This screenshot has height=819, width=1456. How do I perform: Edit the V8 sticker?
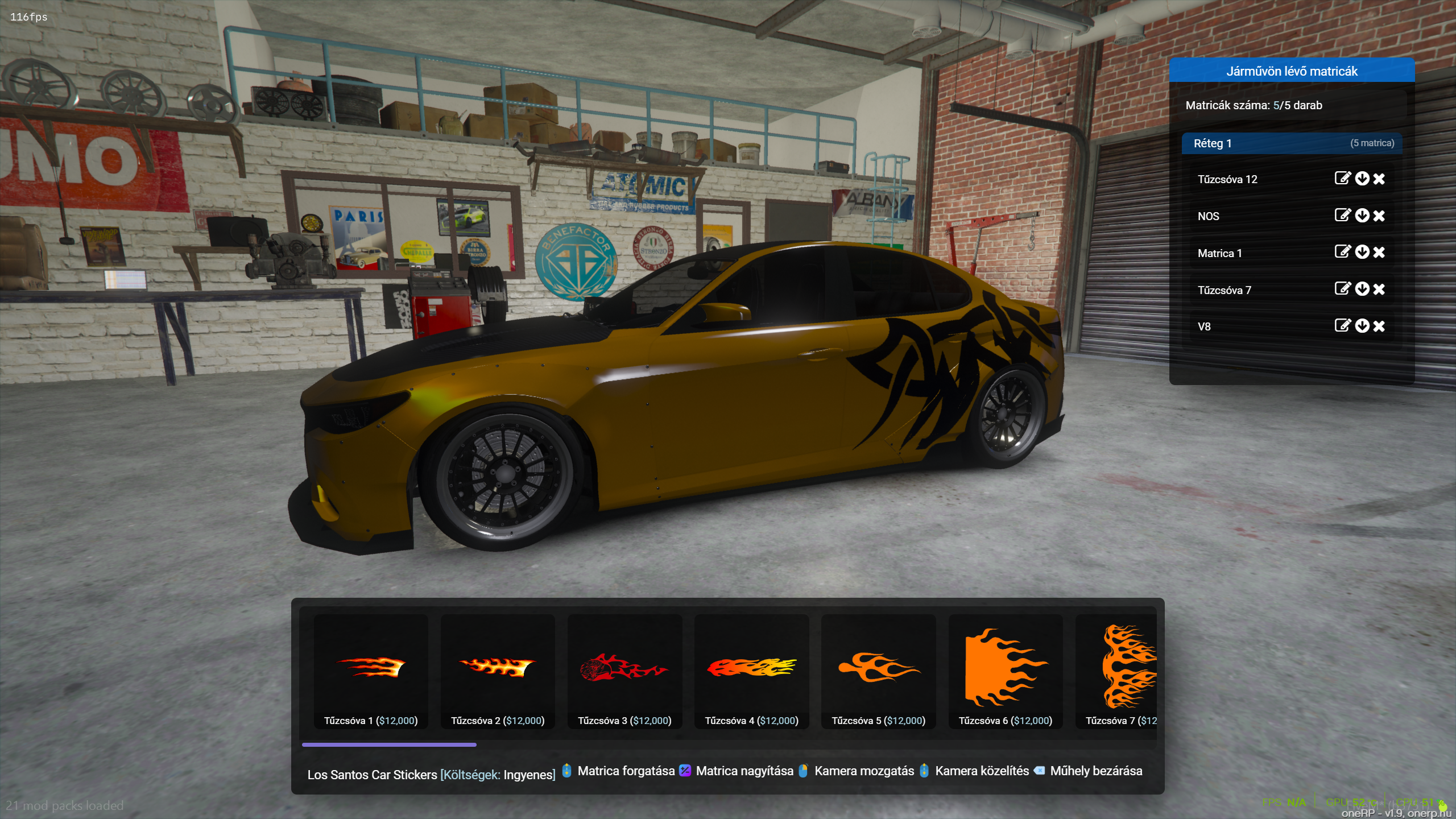point(1342,325)
